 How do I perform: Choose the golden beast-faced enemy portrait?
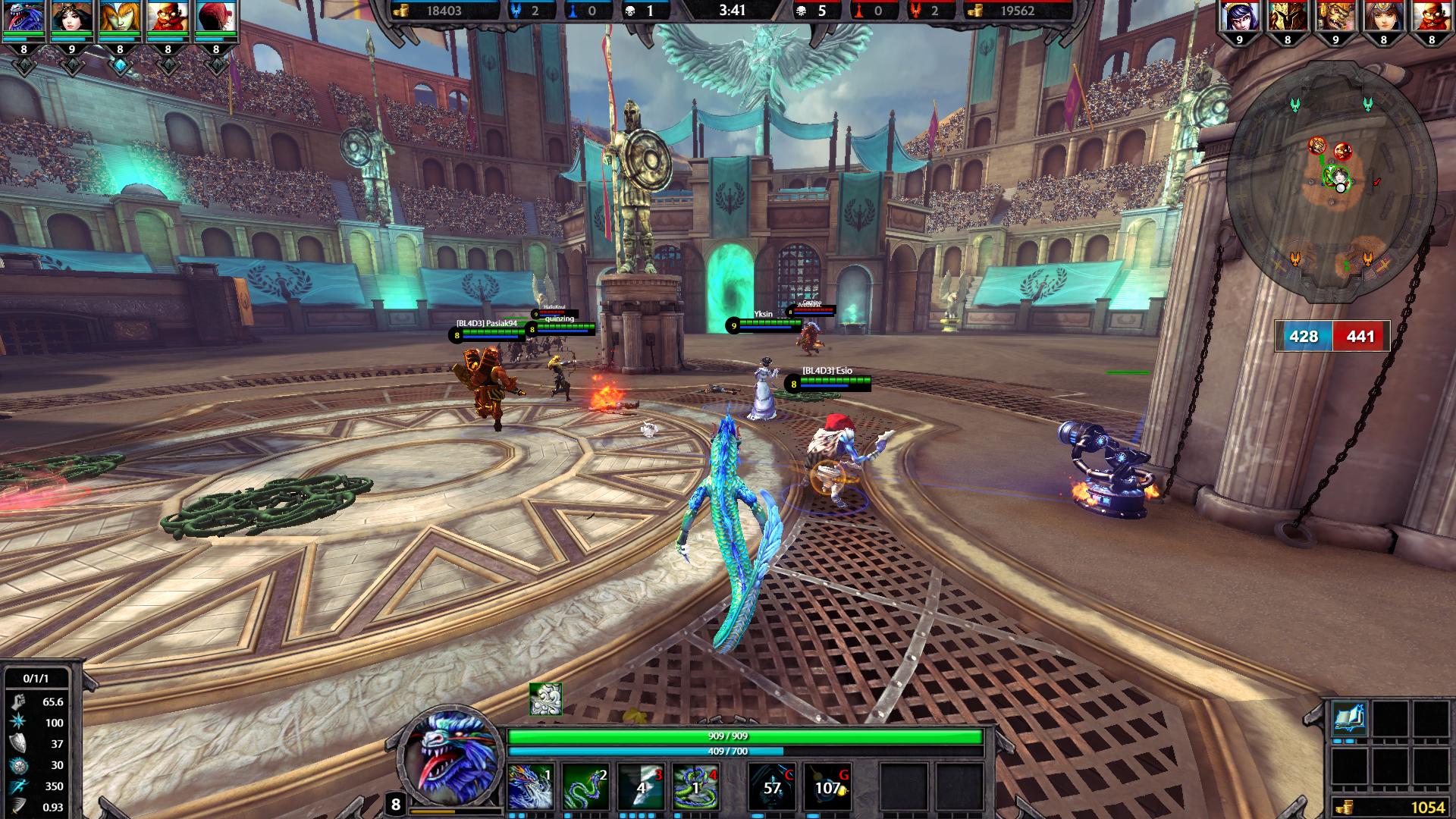[x=1335, y=18]
